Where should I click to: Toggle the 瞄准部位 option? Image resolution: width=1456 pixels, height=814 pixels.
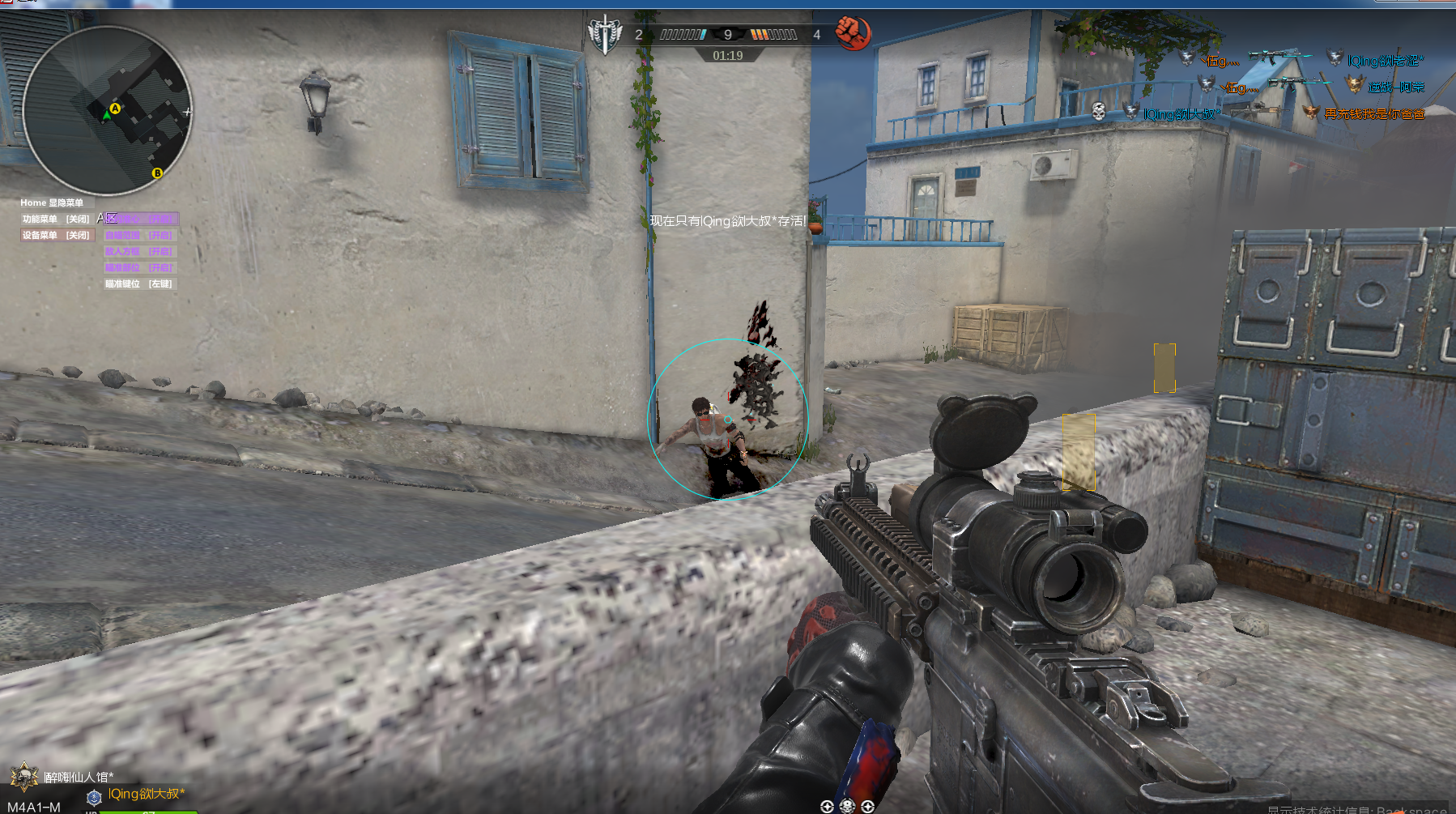pos(139,267)
